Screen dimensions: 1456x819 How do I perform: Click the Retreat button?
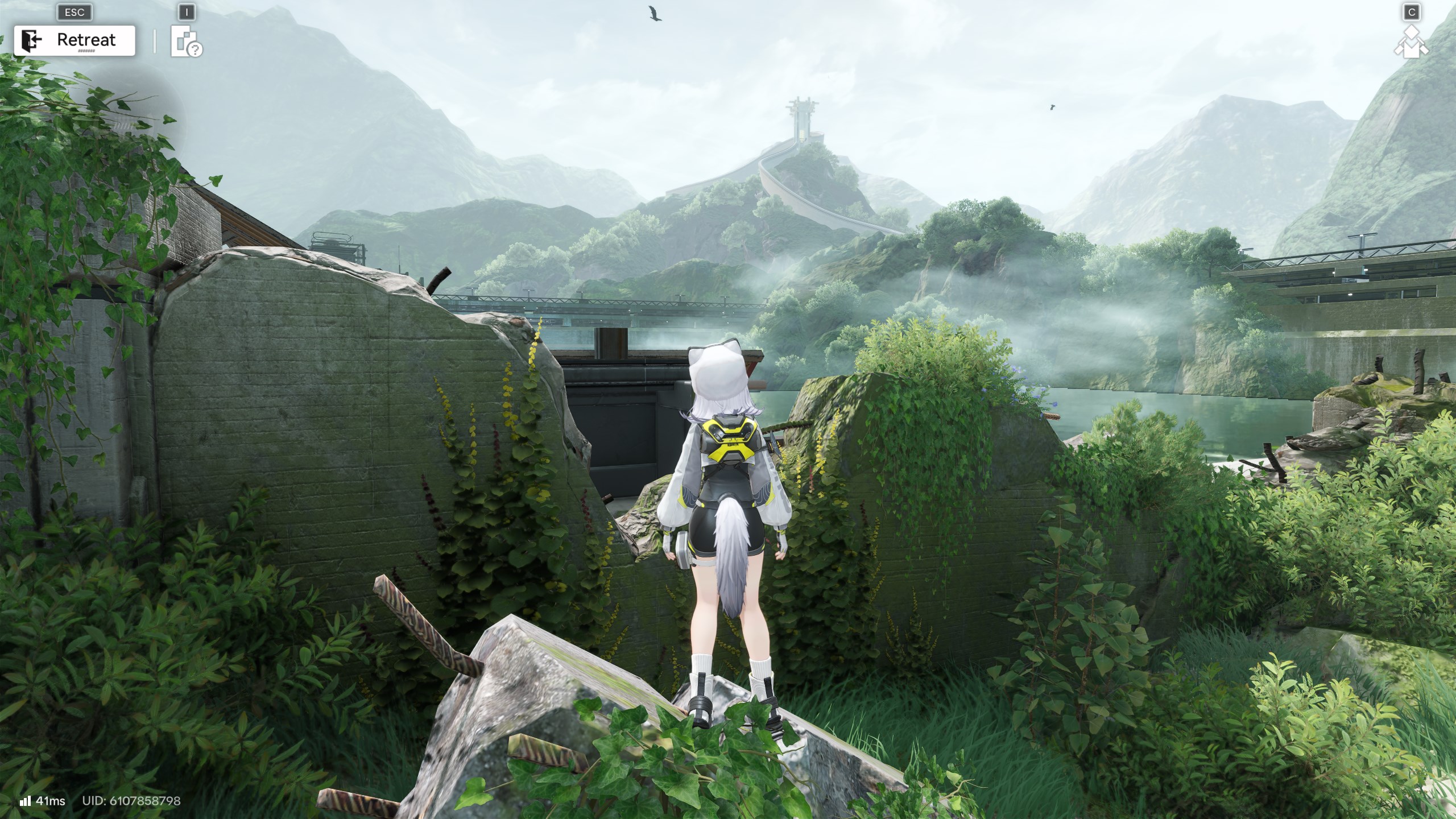tap(75, 40)
